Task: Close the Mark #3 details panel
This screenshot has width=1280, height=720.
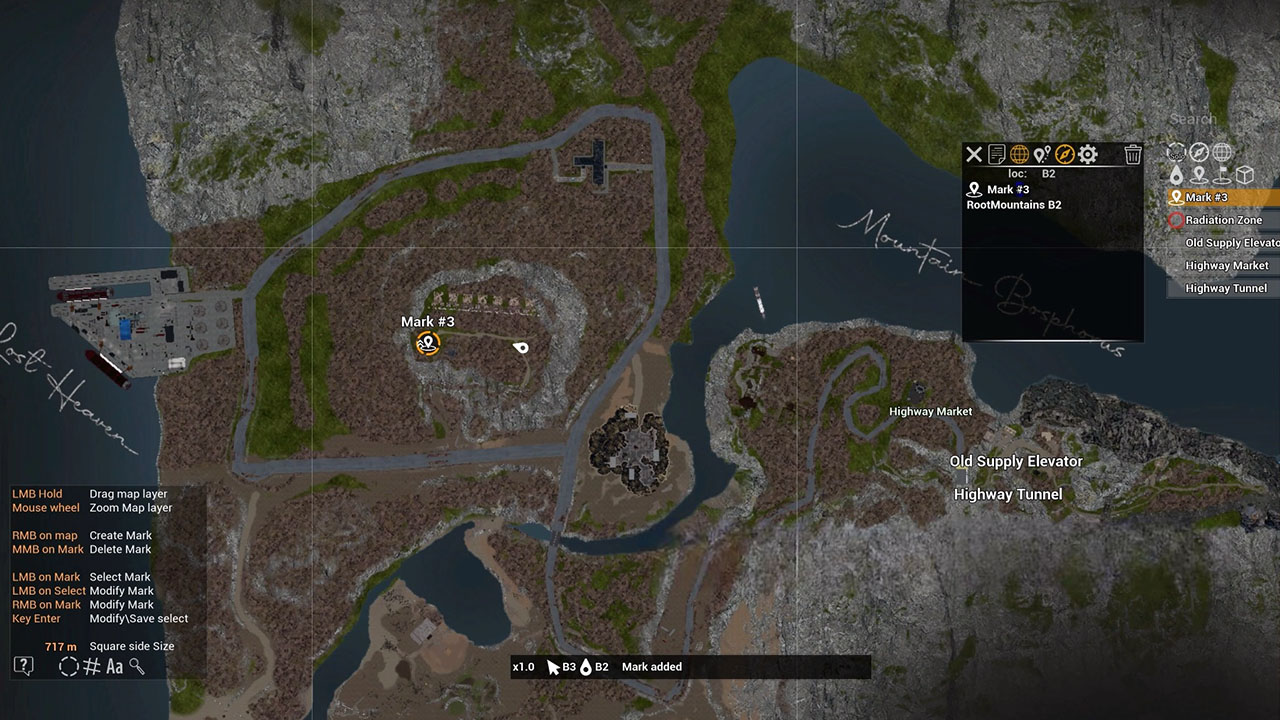Action: pos(973,154)
